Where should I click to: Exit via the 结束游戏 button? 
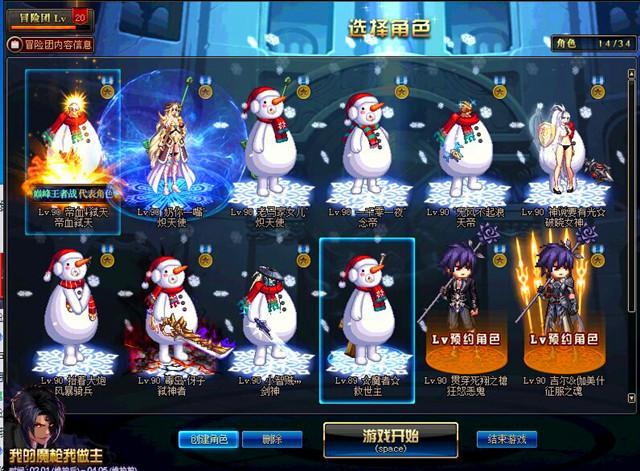click(x=507, y=439)
